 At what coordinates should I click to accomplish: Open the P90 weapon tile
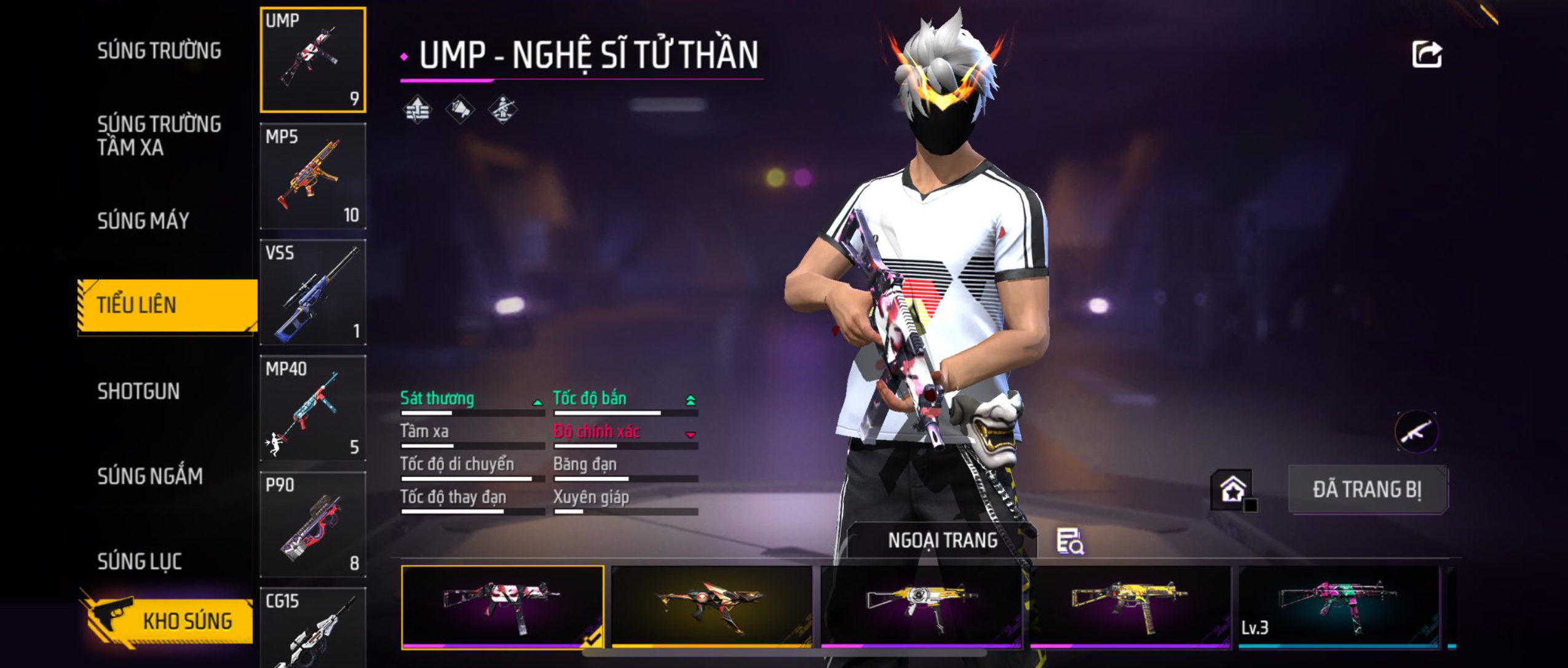[313, 524]
